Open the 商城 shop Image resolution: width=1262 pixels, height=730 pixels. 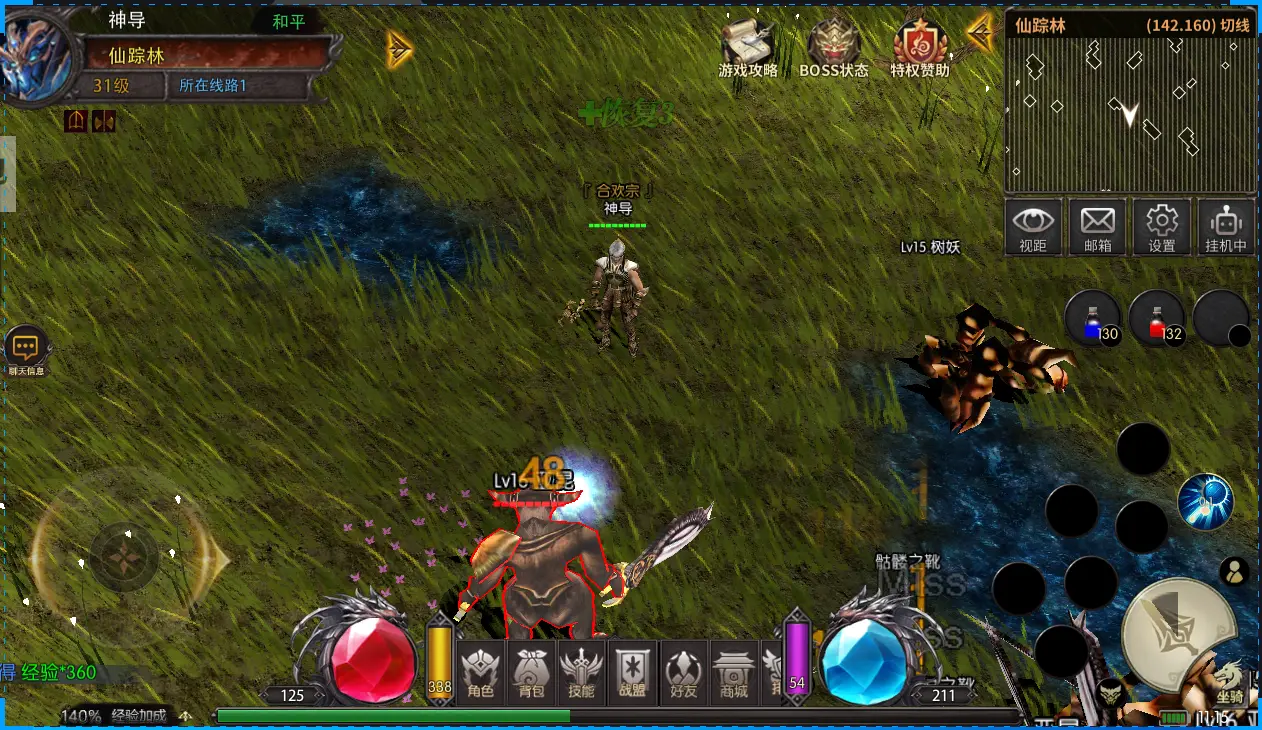point(734,672)
